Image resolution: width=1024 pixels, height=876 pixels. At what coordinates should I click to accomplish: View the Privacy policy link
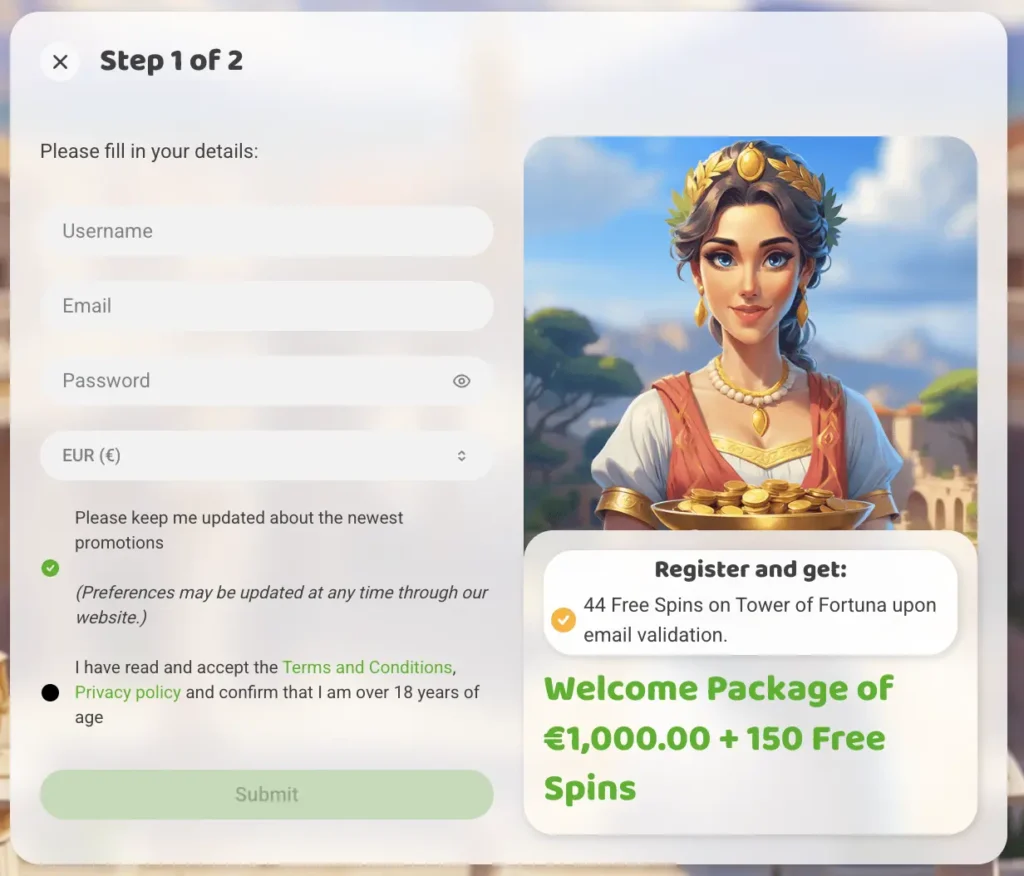128,692
